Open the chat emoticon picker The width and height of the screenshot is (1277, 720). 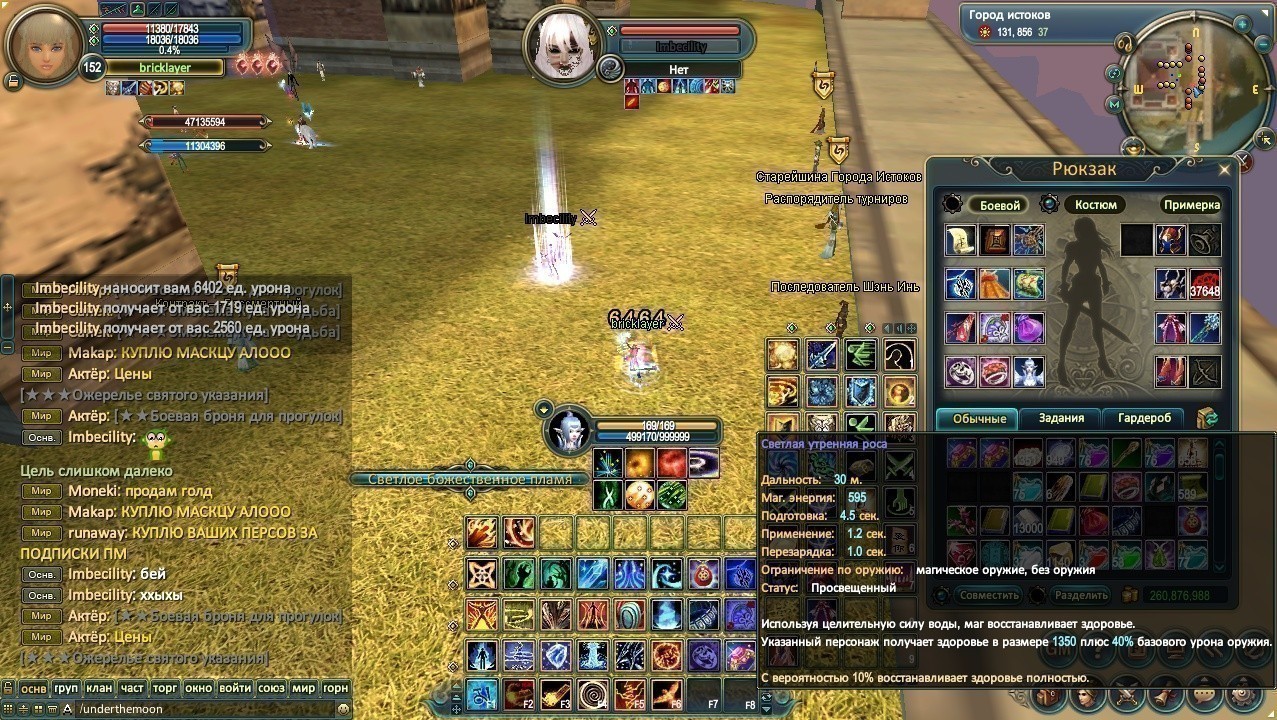(x=343, y=708)
